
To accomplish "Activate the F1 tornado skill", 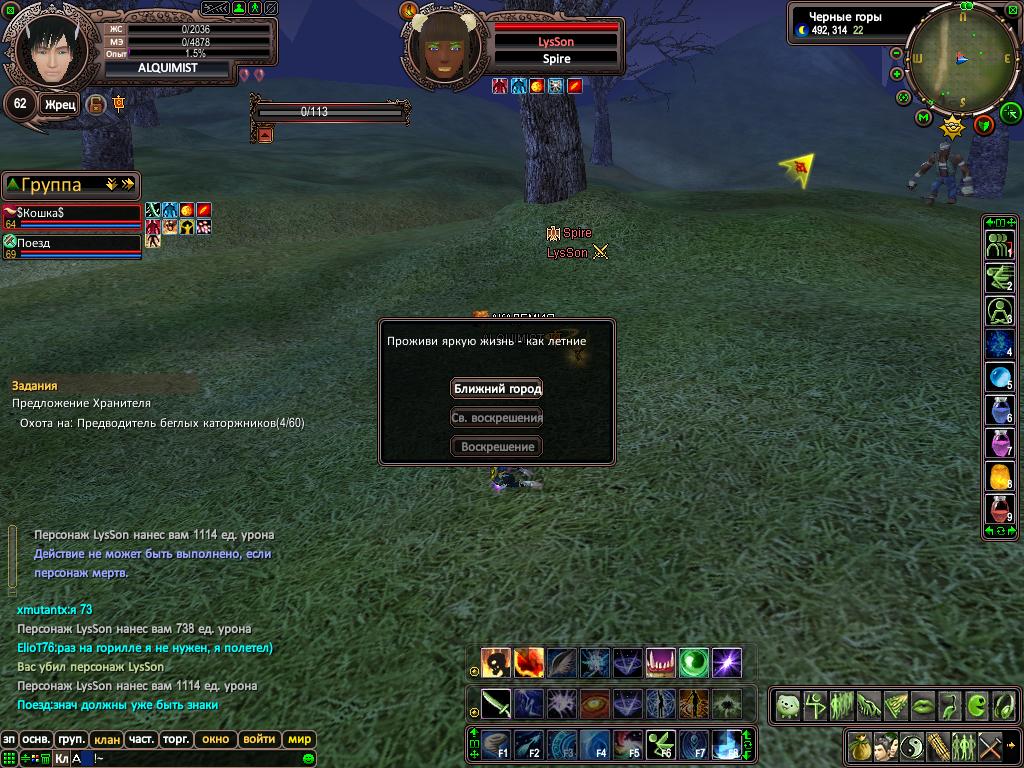I will coord(496,745).
